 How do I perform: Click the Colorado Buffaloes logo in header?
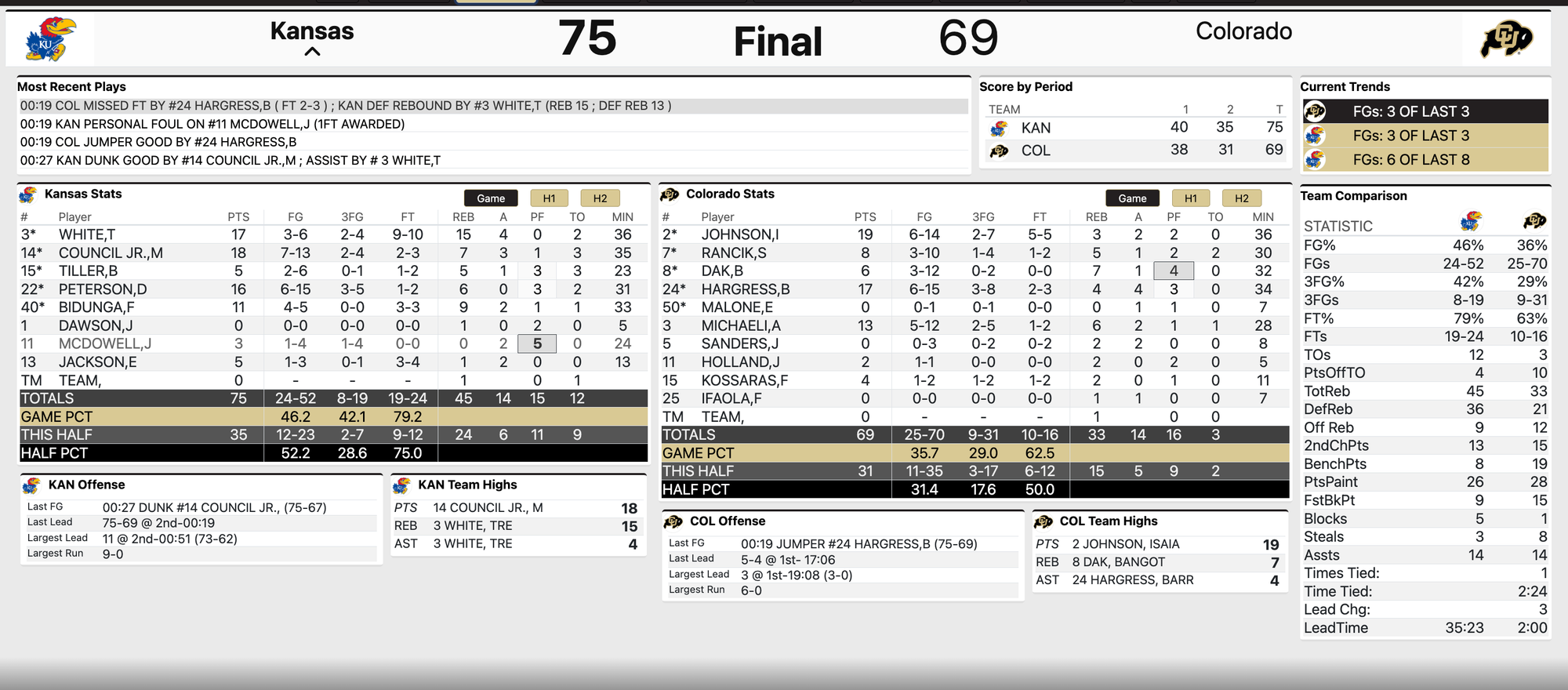[x=1505, y=39]
